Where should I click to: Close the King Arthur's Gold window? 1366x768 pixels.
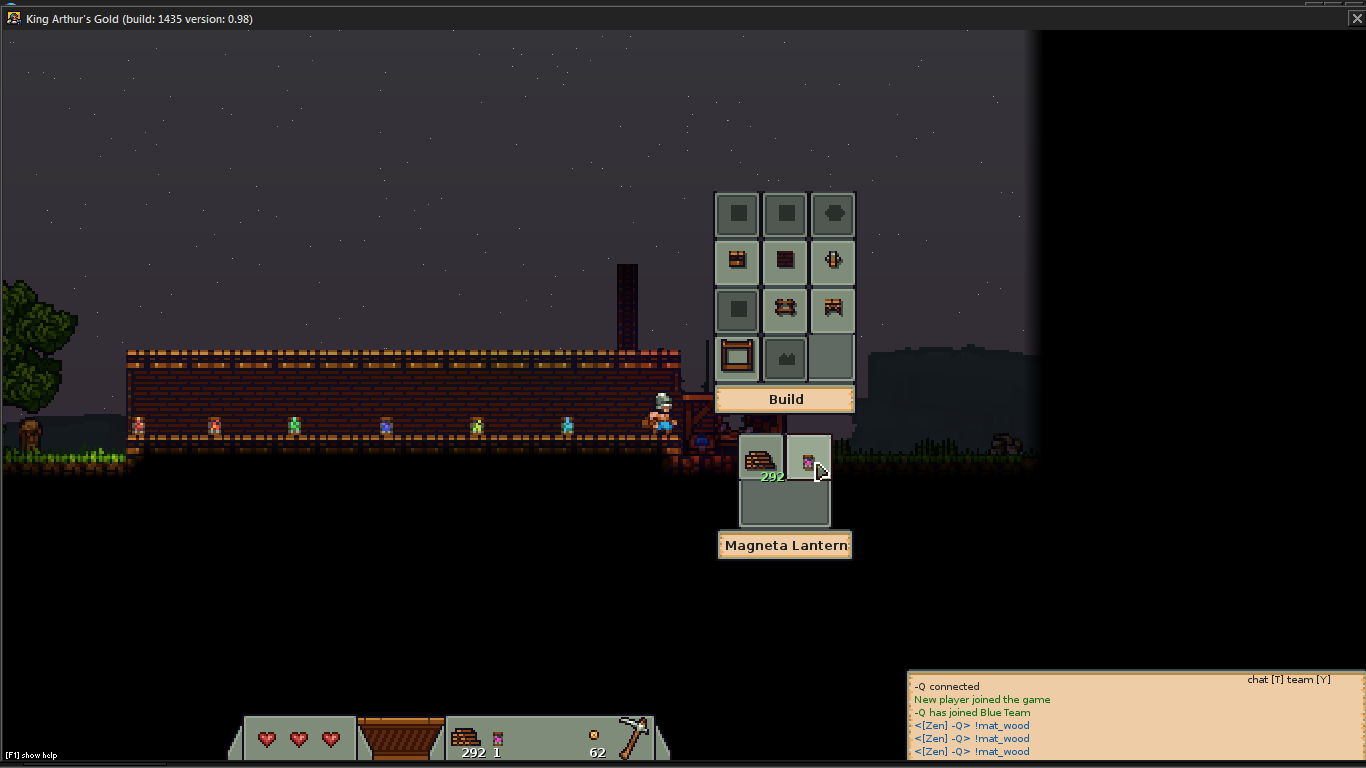point(1356,18)
